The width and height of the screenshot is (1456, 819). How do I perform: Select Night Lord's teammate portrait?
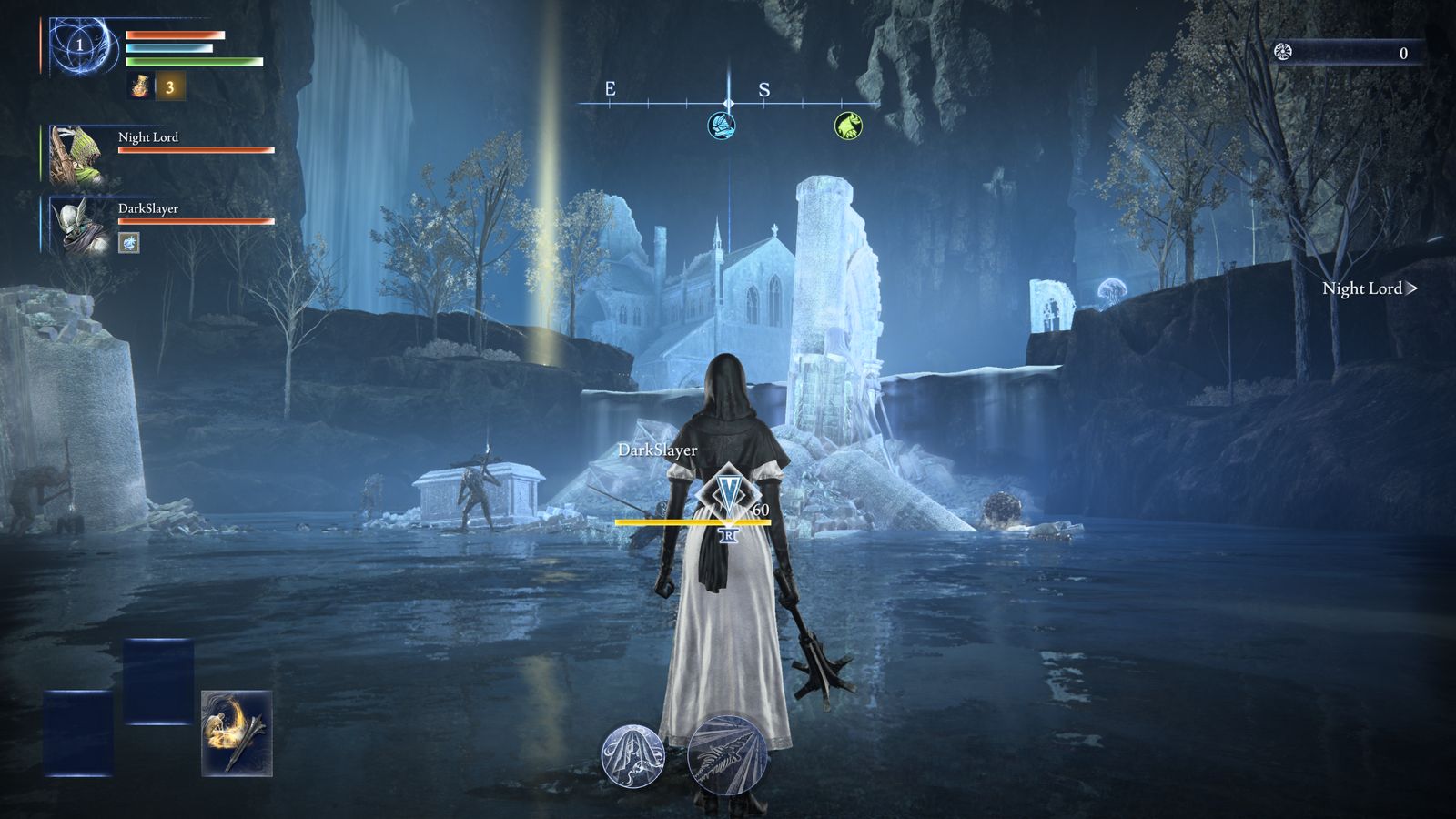tap(76, 153)
